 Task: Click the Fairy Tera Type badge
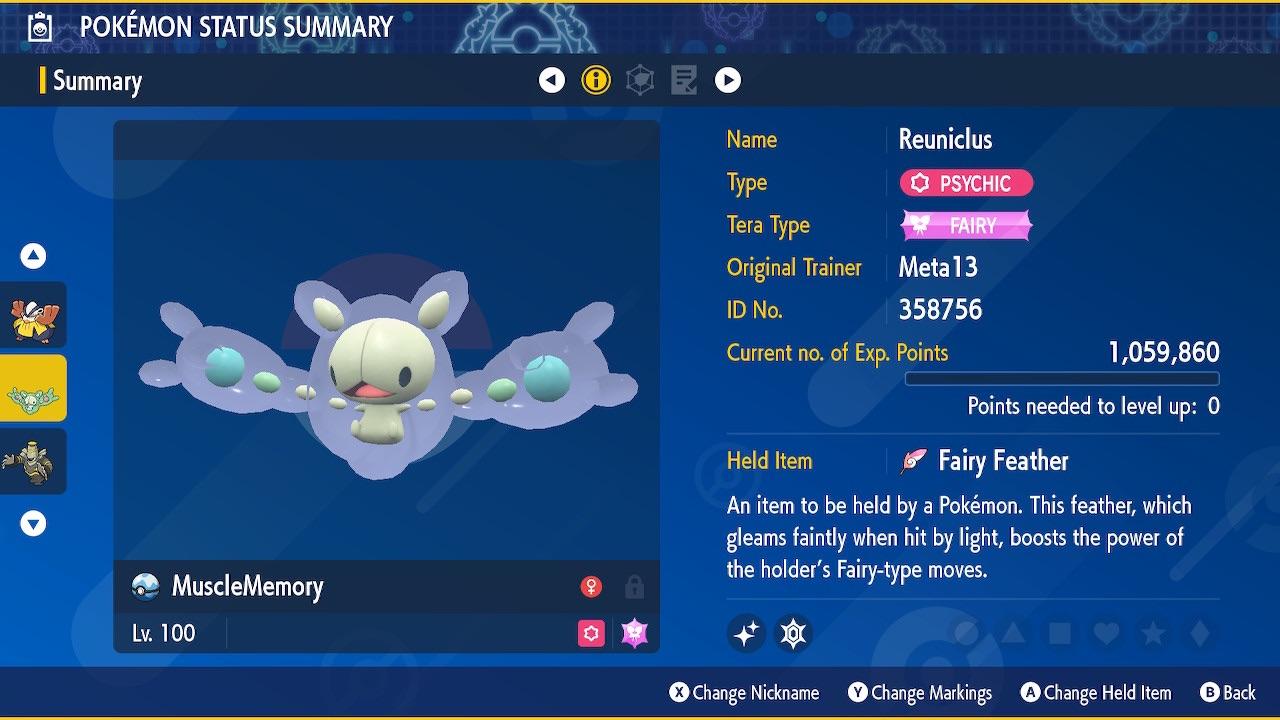(966, 225)
